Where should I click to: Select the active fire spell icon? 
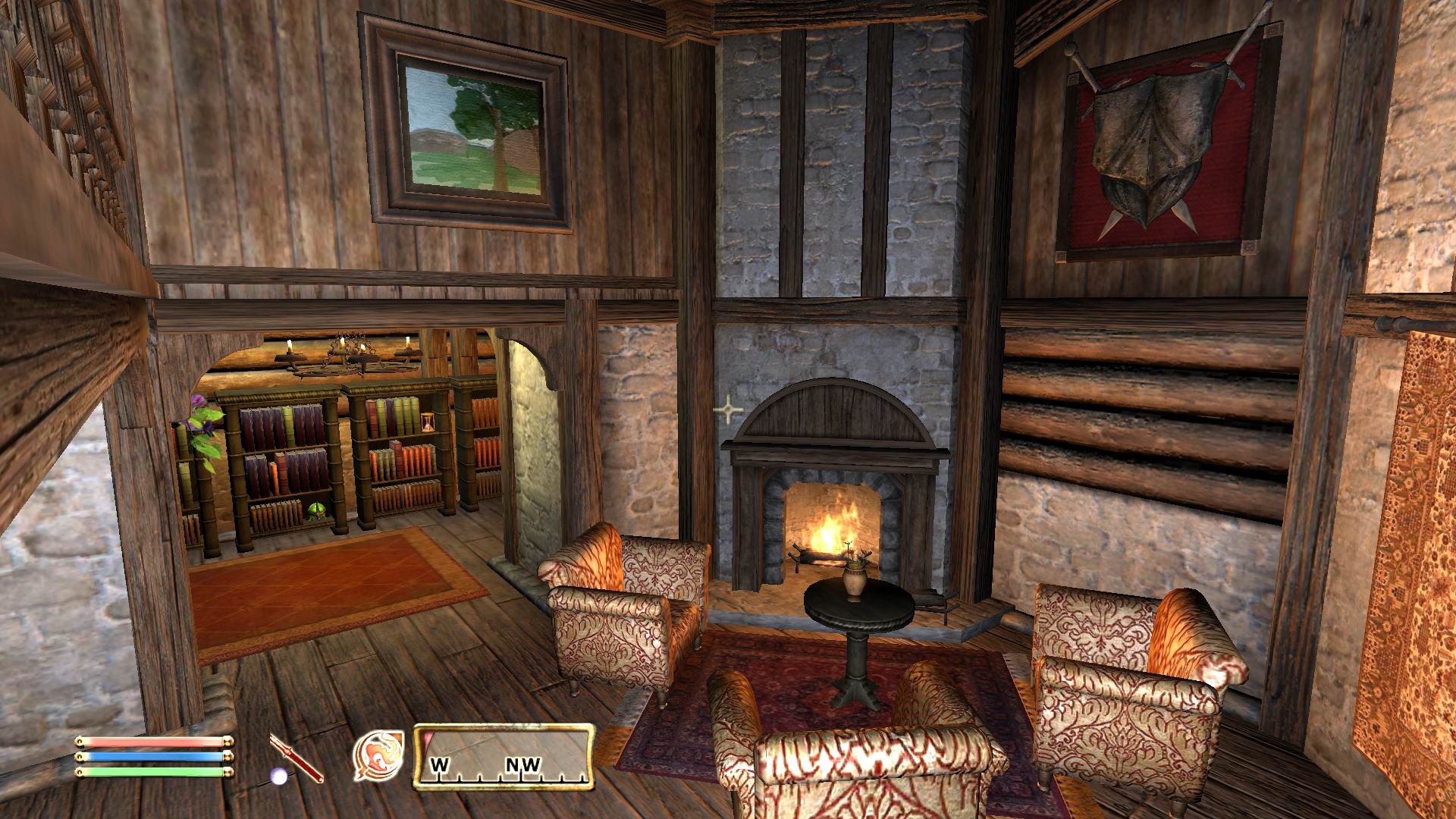pos(378,756)
